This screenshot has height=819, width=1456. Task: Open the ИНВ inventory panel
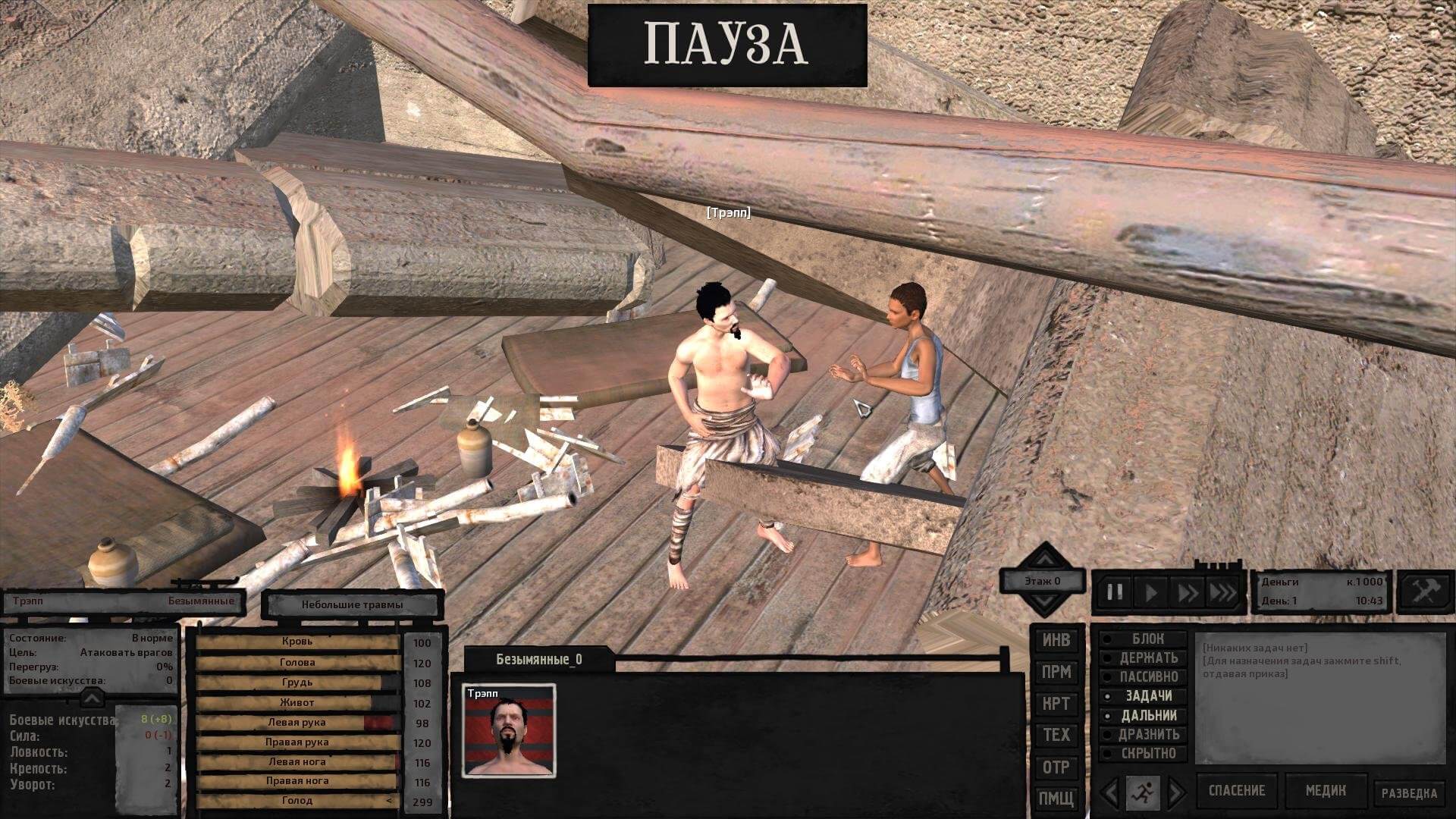pyautogui.click(x=1056, y=640)
